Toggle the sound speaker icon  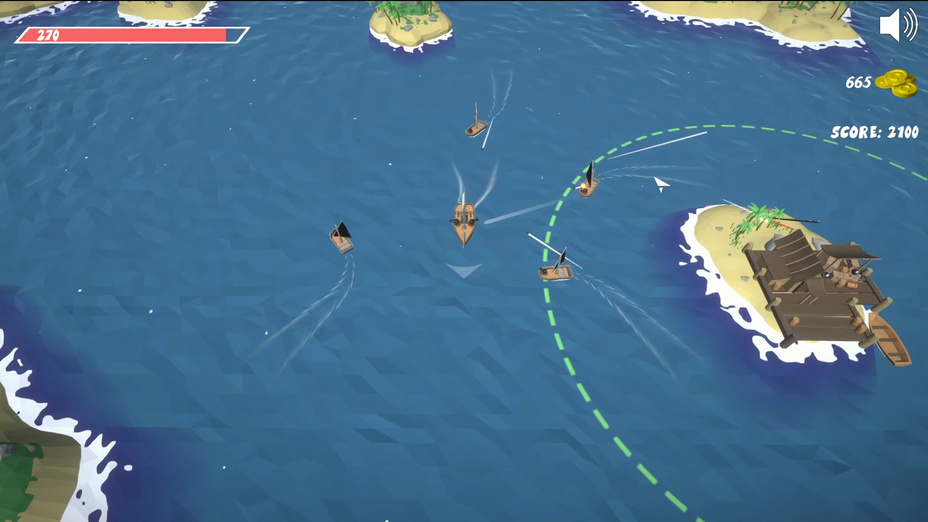897,25
